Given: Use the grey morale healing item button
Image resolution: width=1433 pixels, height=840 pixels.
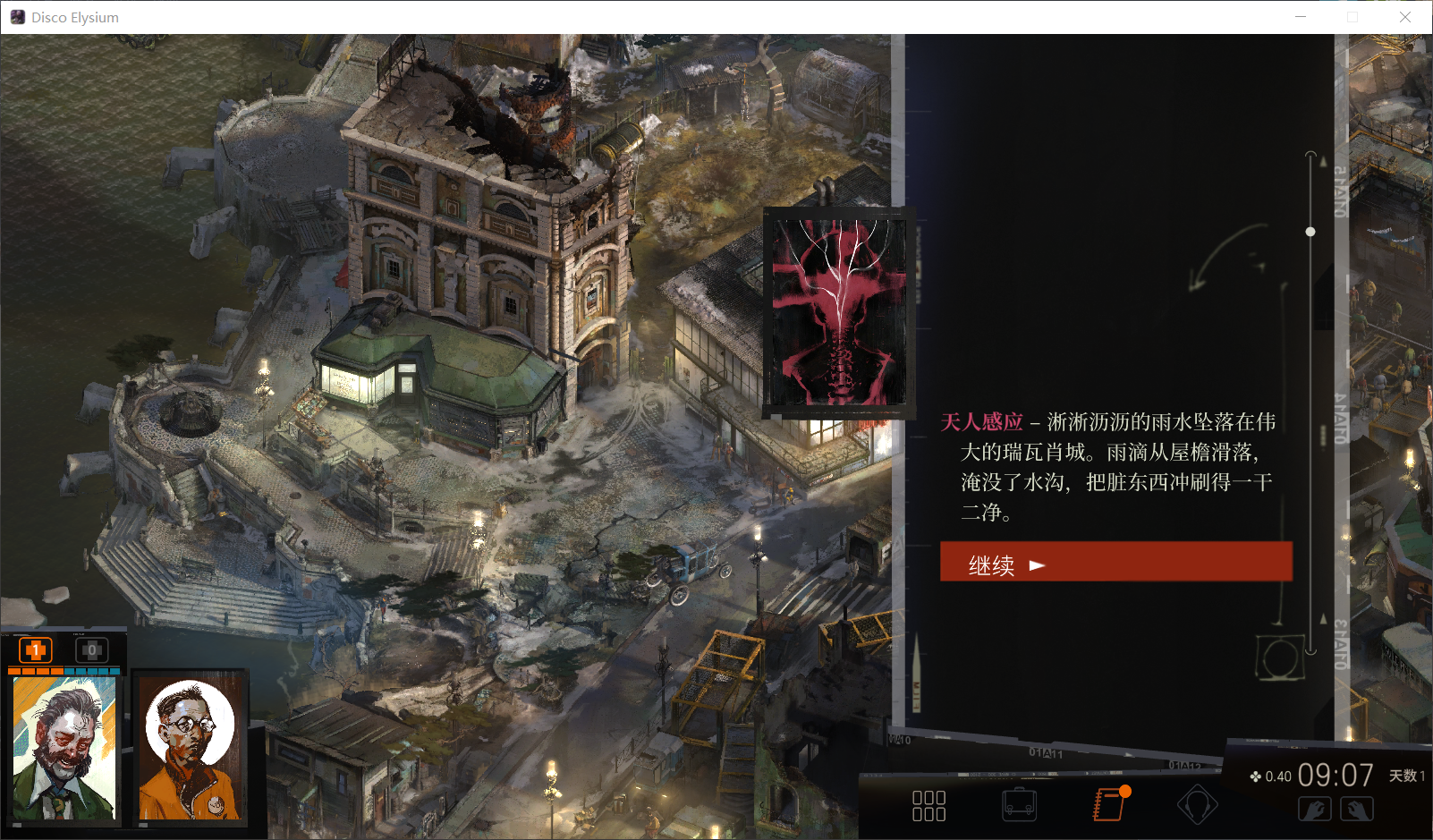Looking at the screenshot, I should tap(91, 650).
